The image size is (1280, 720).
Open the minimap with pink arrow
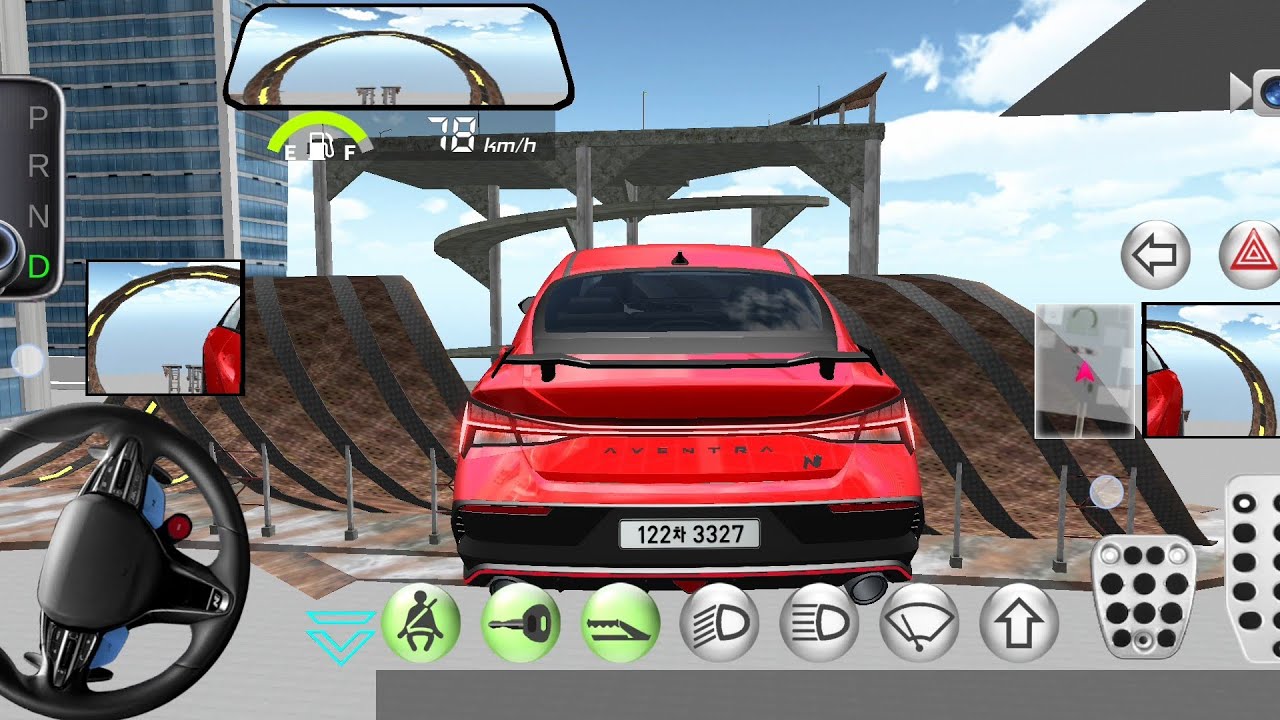tap(1085, 371)
